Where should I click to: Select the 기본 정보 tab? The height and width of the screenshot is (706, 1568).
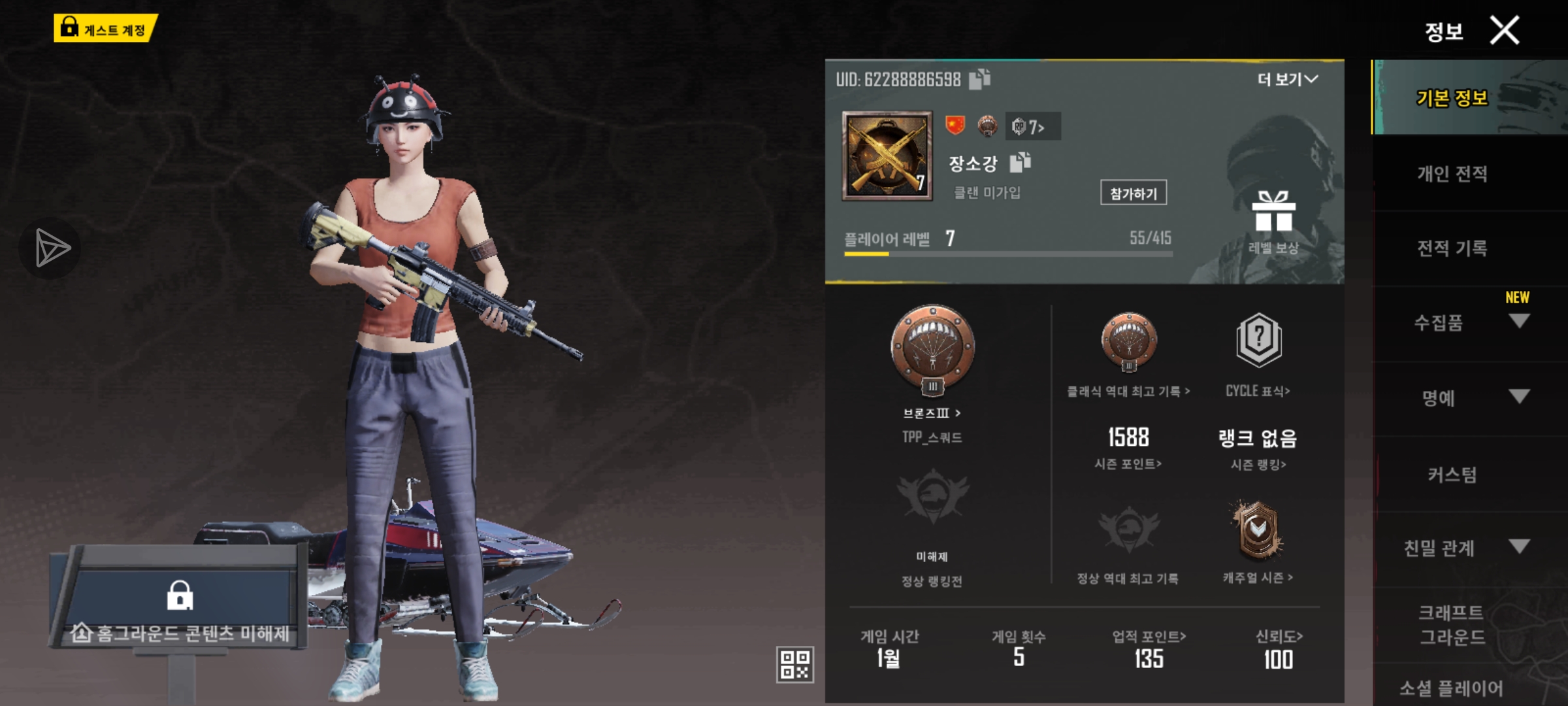click(1452, 98)
